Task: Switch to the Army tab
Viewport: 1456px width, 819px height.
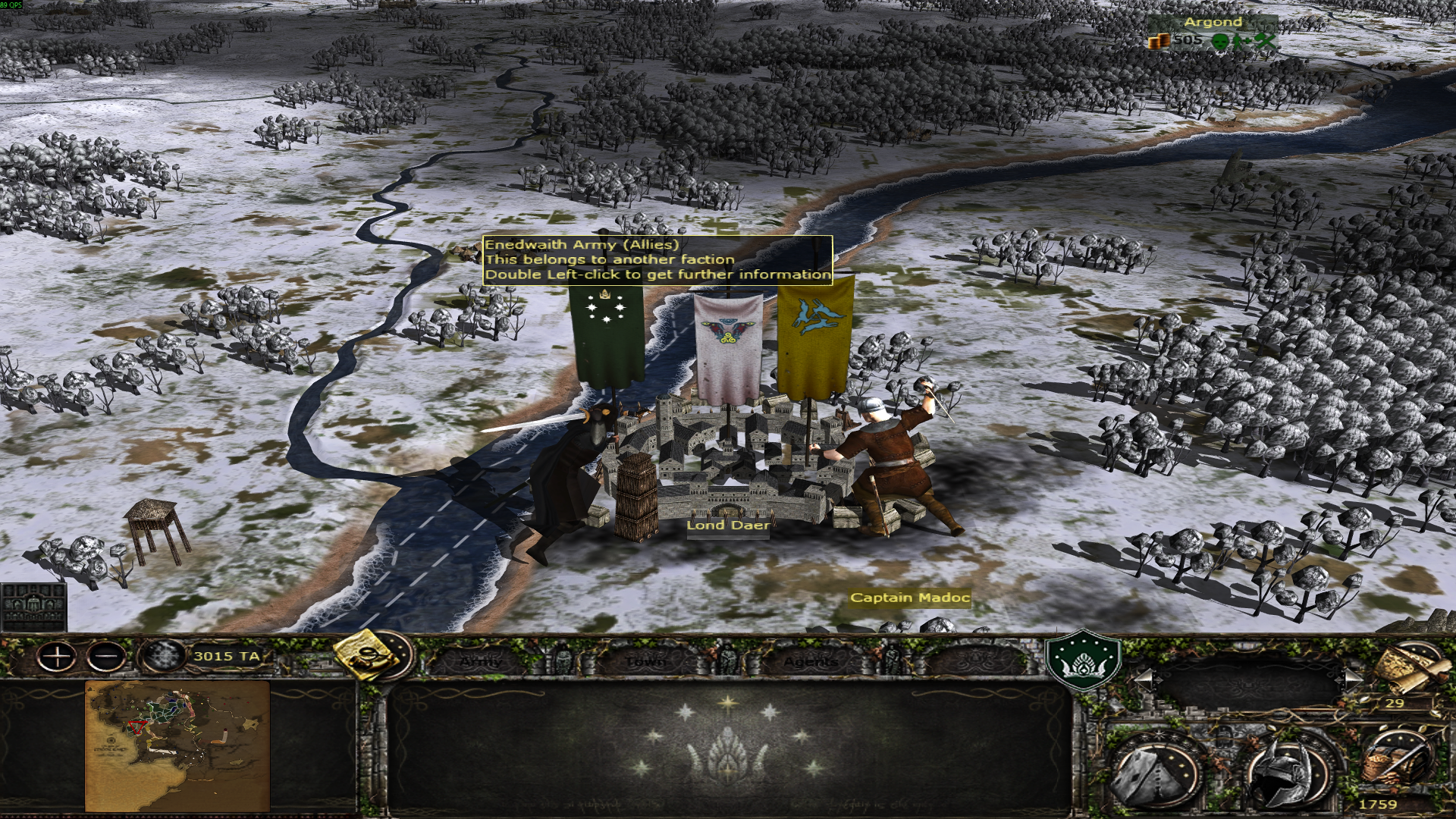Action: coord(481,661)
